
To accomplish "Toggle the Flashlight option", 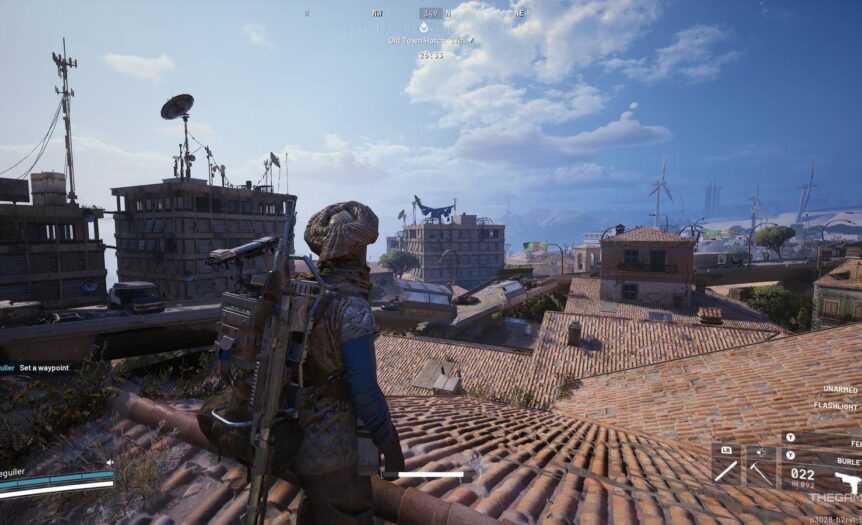I will pyautogui.click(x=836, y=406).
